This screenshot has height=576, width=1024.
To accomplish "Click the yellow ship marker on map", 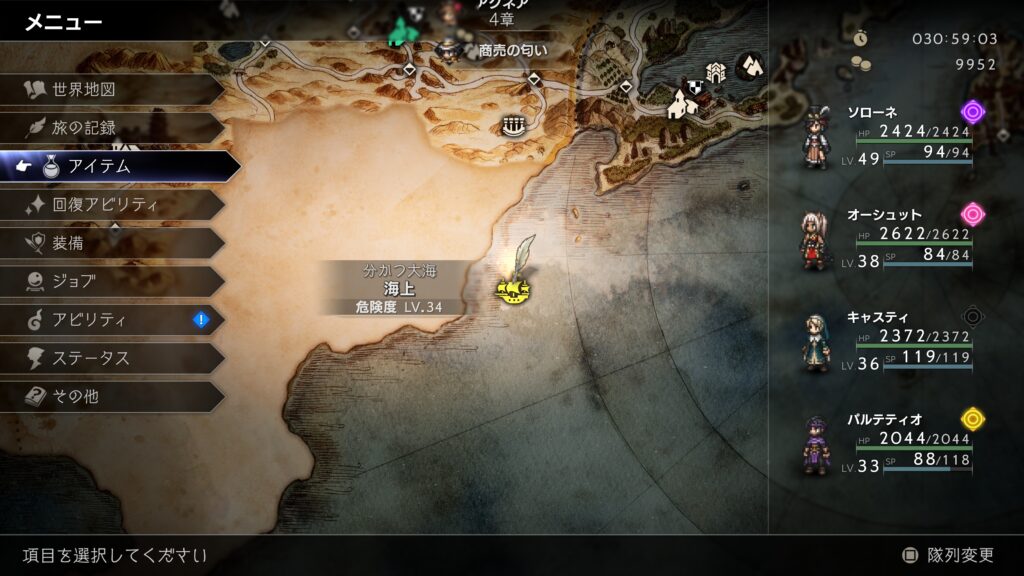I will [512, 290].
